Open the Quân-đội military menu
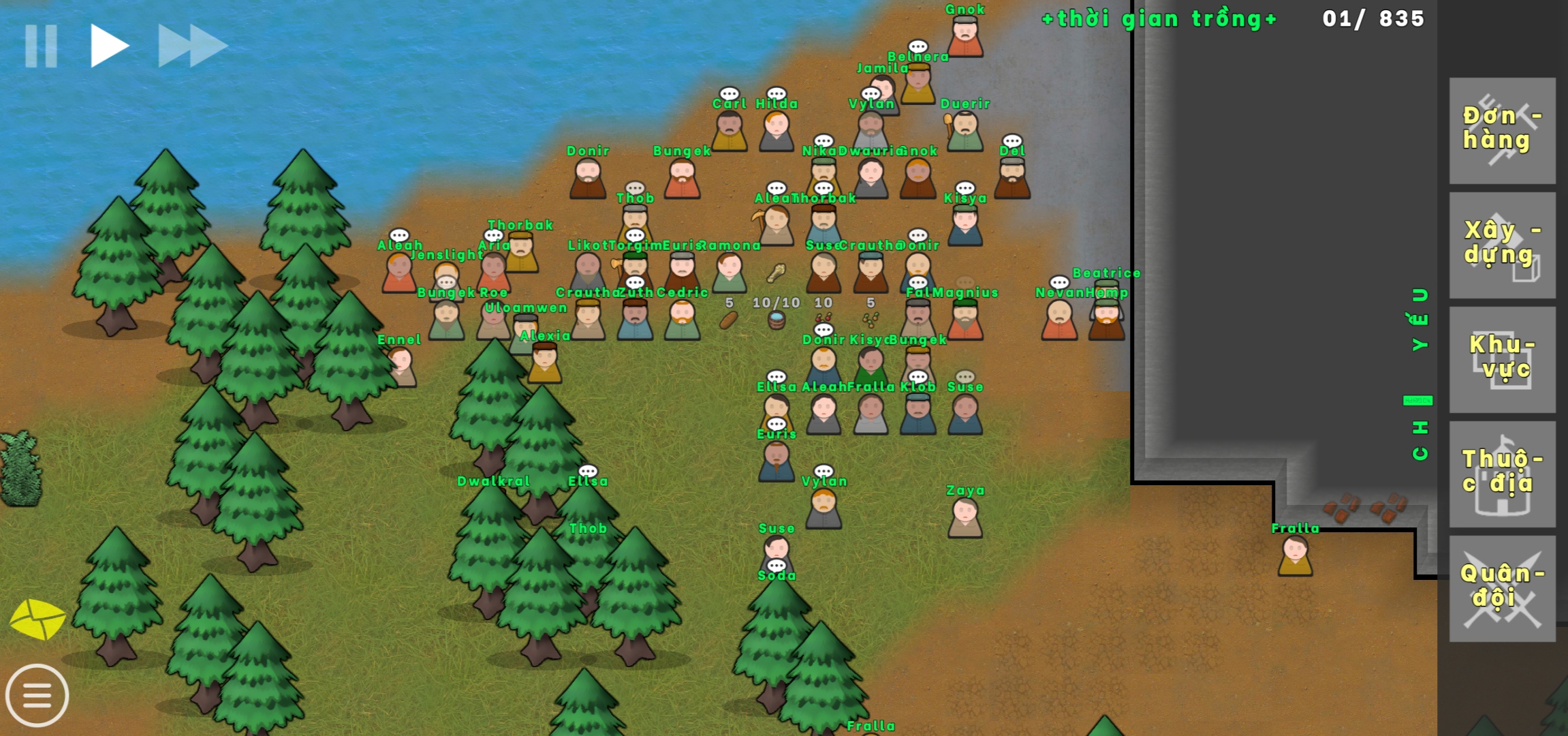This screenshot has height=736, width=1568. coord(1502,588)
